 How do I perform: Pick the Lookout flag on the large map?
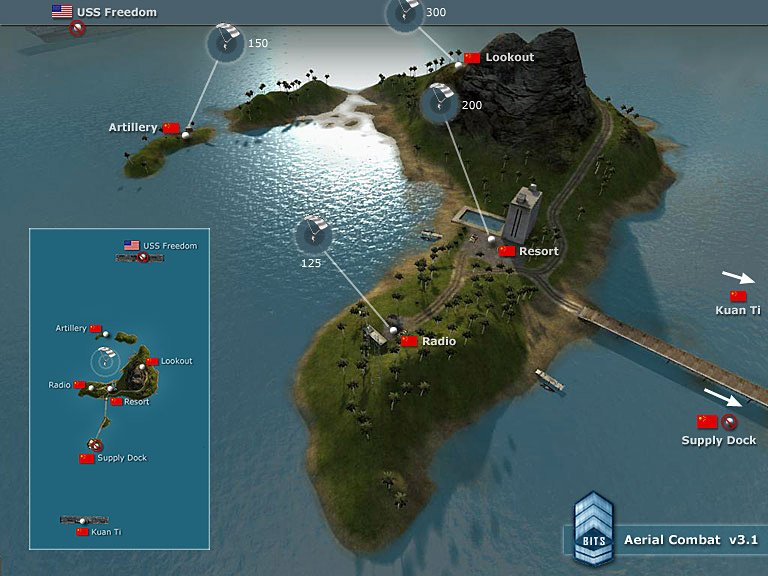[472, 58]
